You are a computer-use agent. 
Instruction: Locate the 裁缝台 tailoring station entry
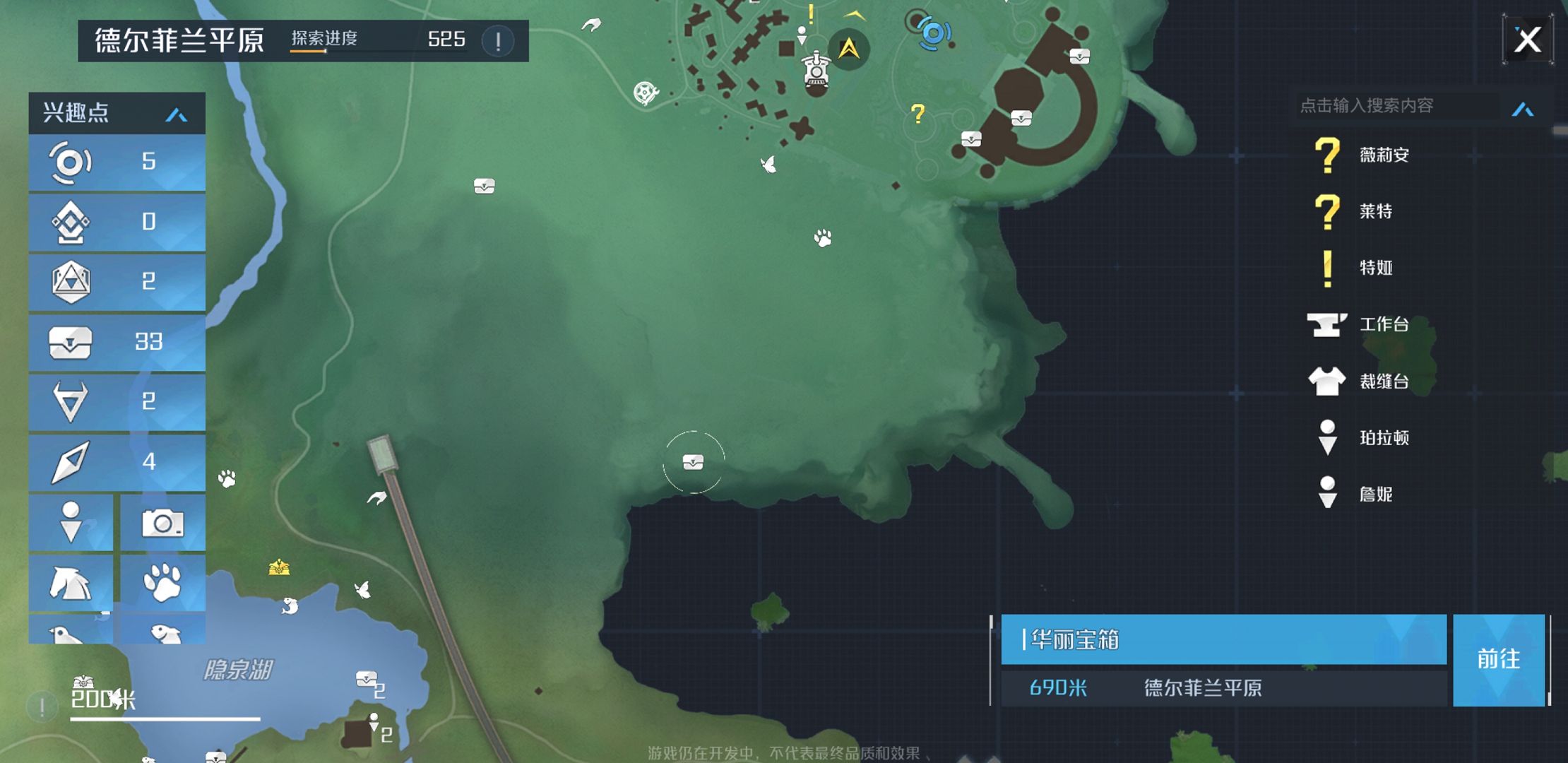point(1383,381)
